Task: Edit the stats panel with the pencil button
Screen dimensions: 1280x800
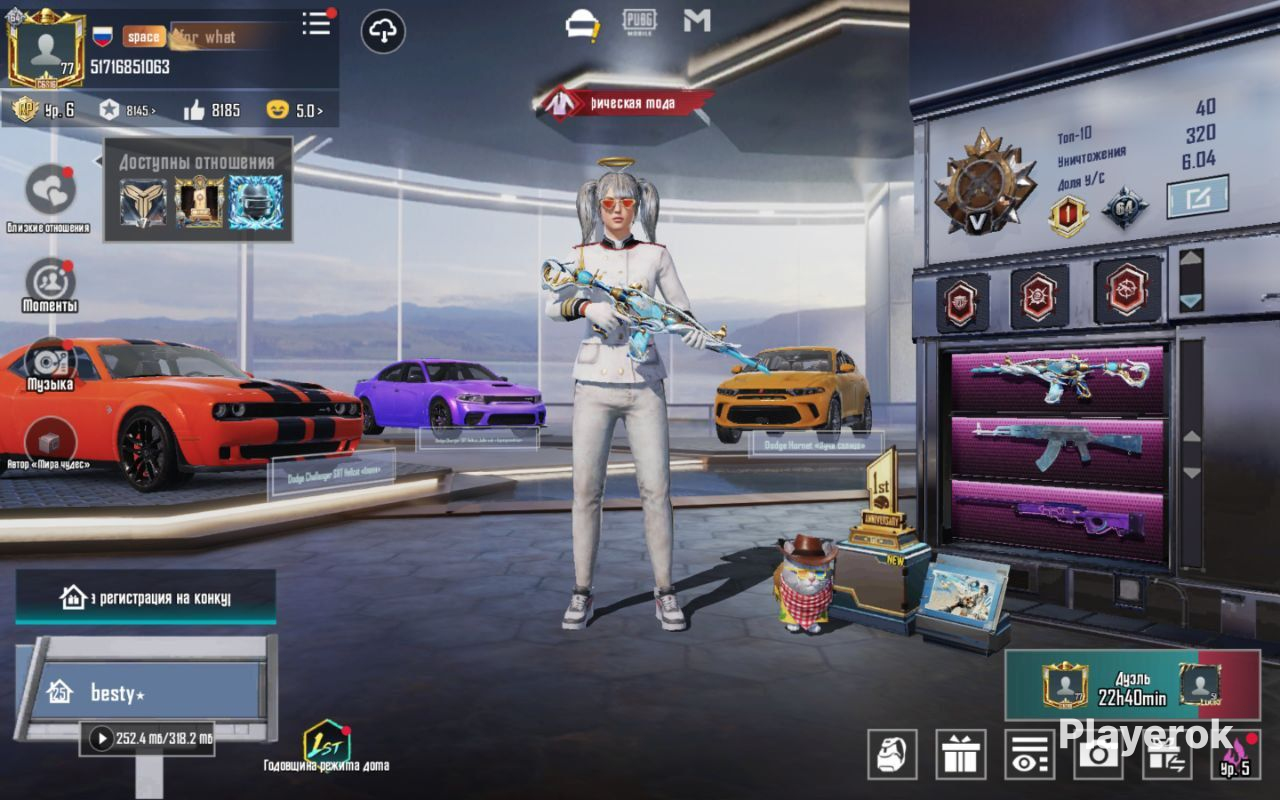Action: click(x=1197, y=197)
